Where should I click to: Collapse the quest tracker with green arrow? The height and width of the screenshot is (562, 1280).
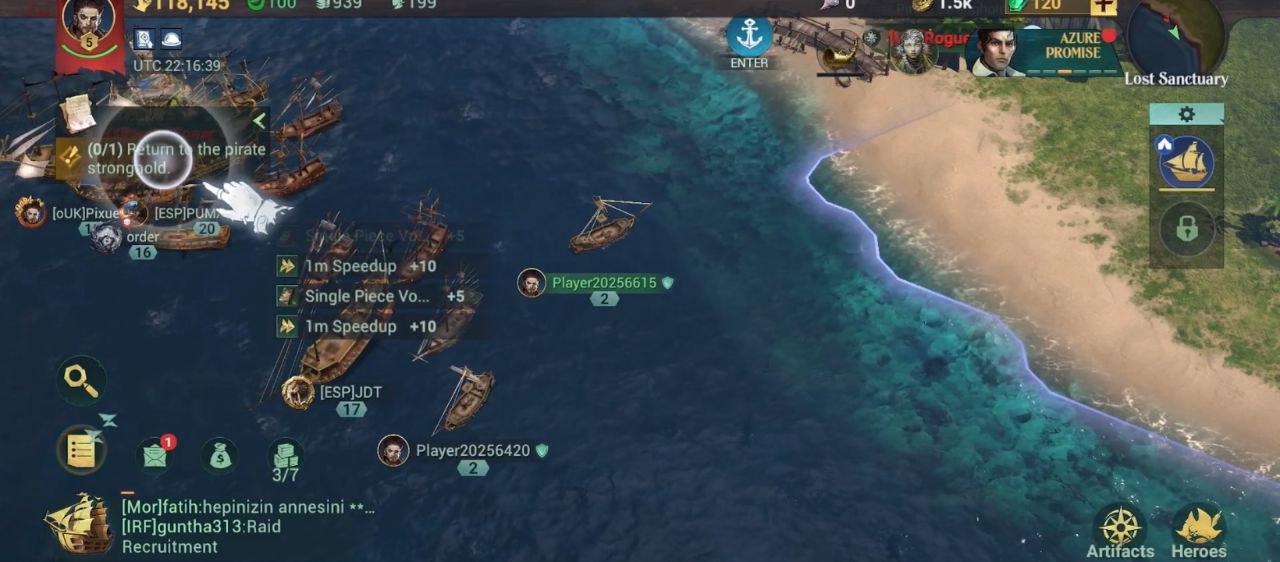259,121
